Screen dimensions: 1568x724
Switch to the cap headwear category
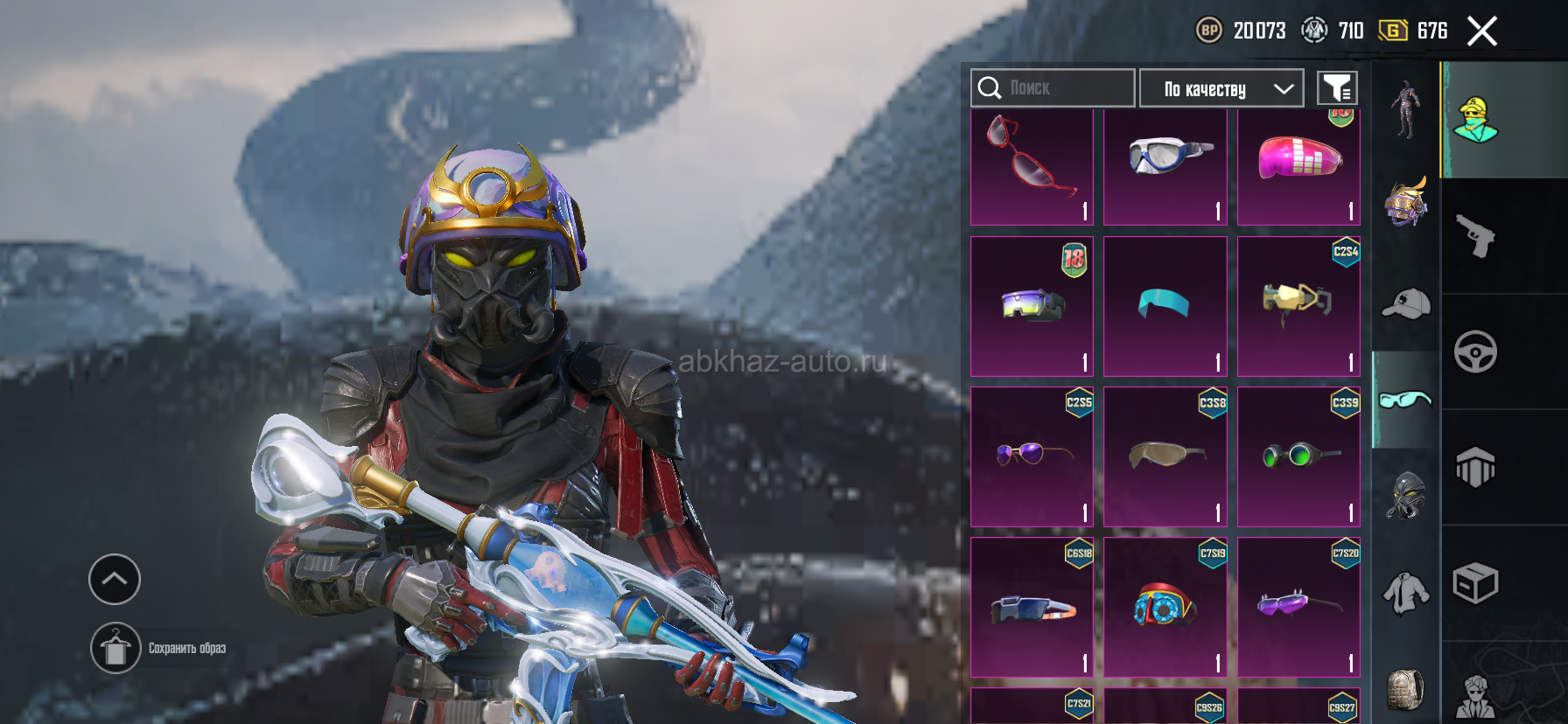(x=1405, y=303)
